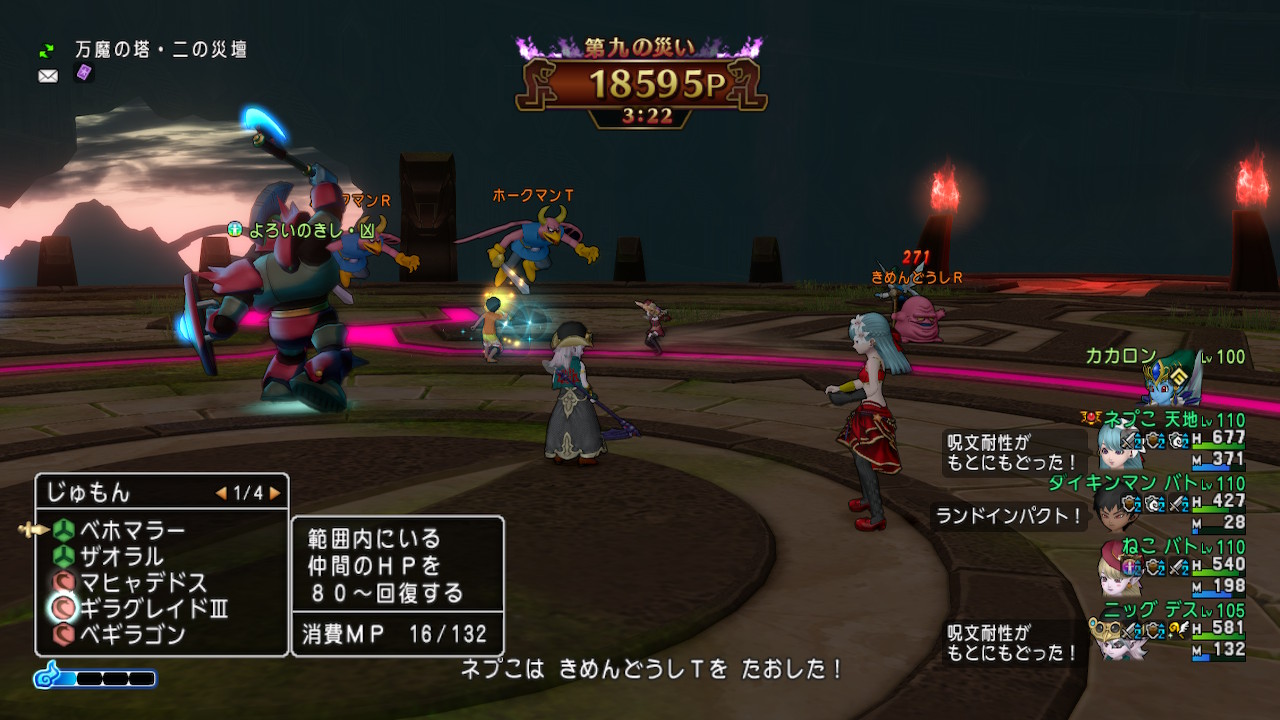Click the green healing icon beside ベホマラー

pyautogui.click(x=62, y=531)
